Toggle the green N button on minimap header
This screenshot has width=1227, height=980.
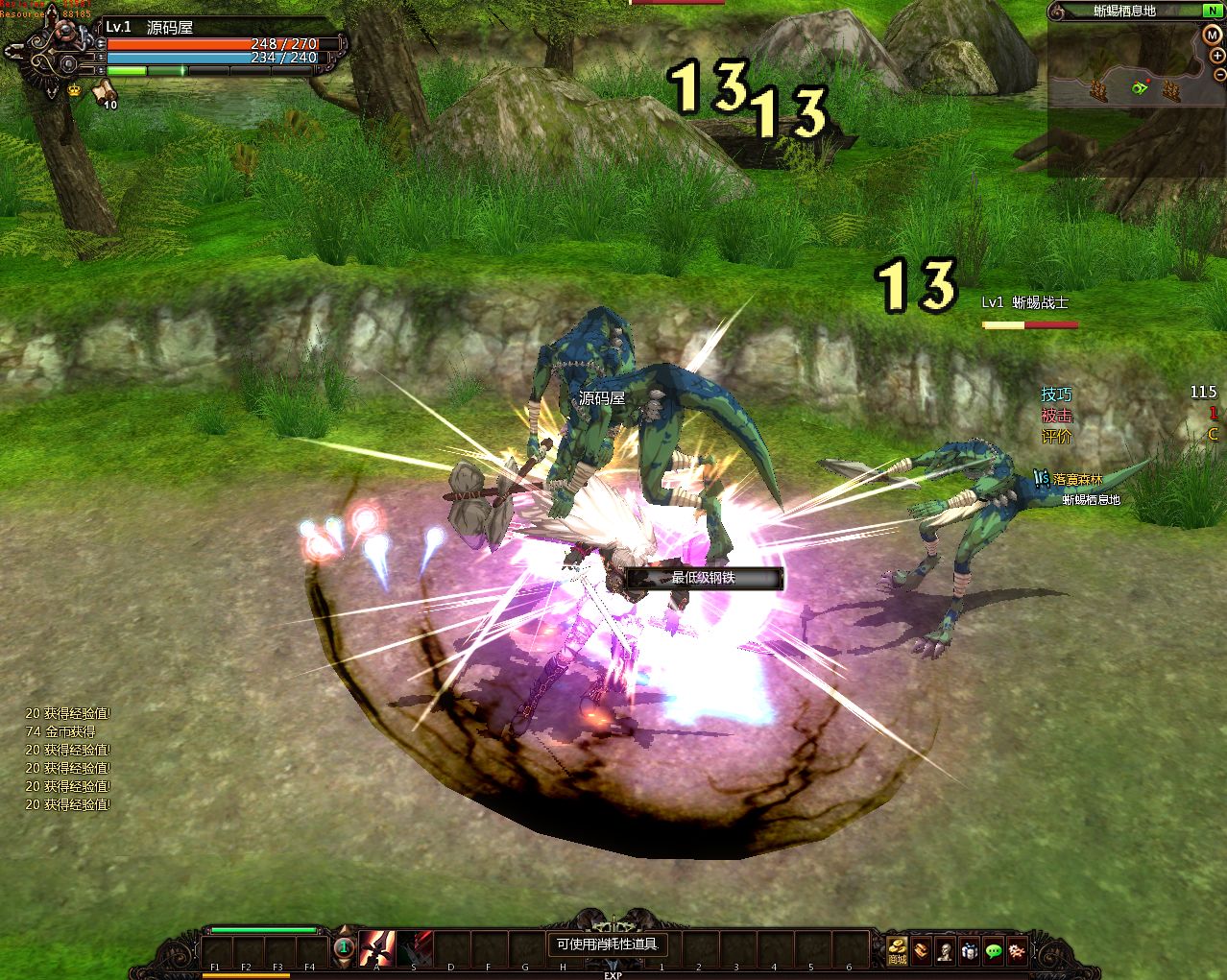[1213, 11]
